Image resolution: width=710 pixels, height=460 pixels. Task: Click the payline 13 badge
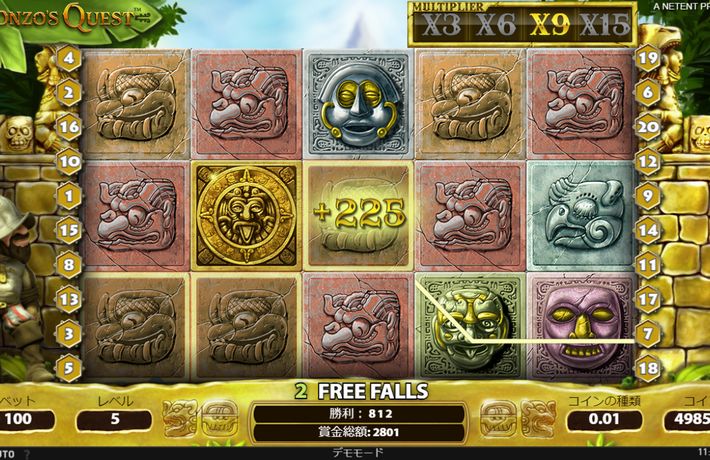(69, 298)
